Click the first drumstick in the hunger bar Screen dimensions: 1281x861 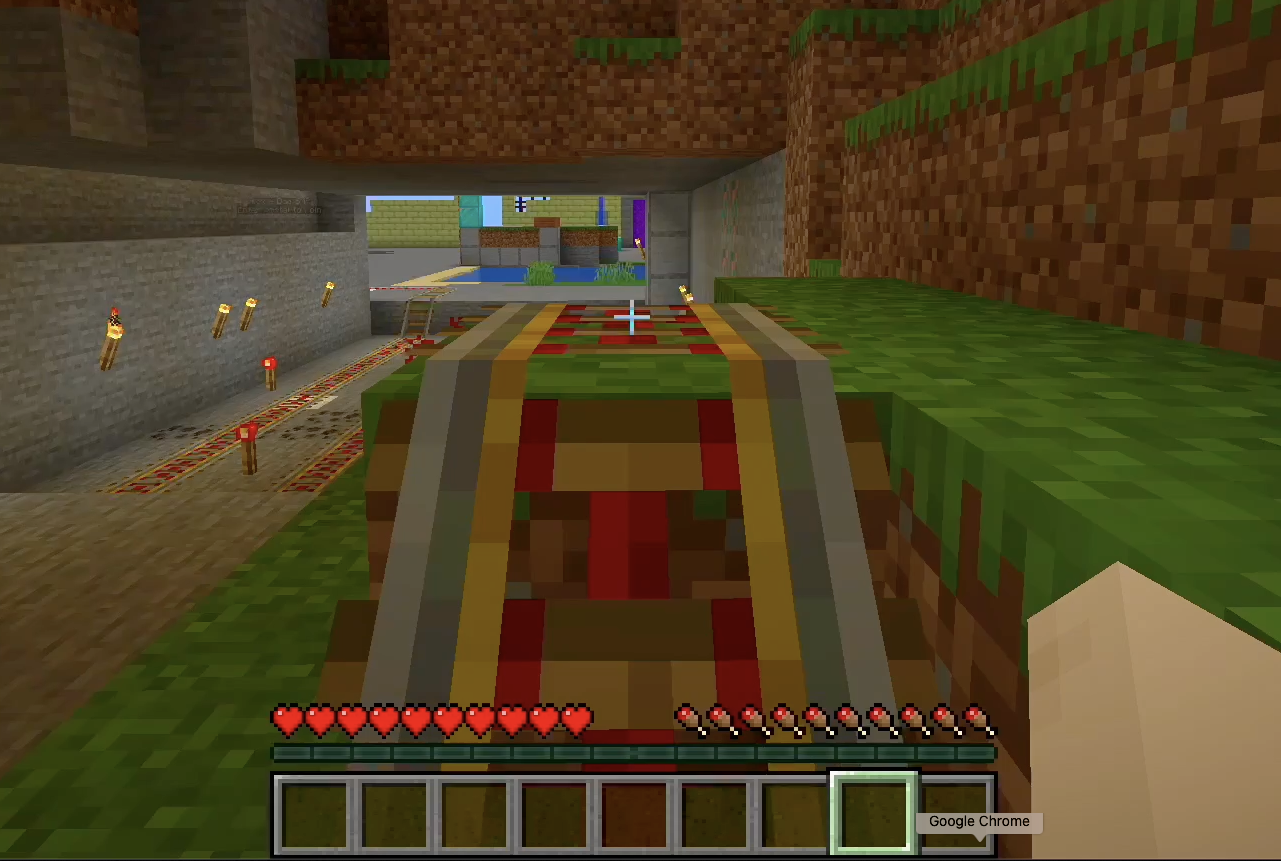[x=690, y=717]
